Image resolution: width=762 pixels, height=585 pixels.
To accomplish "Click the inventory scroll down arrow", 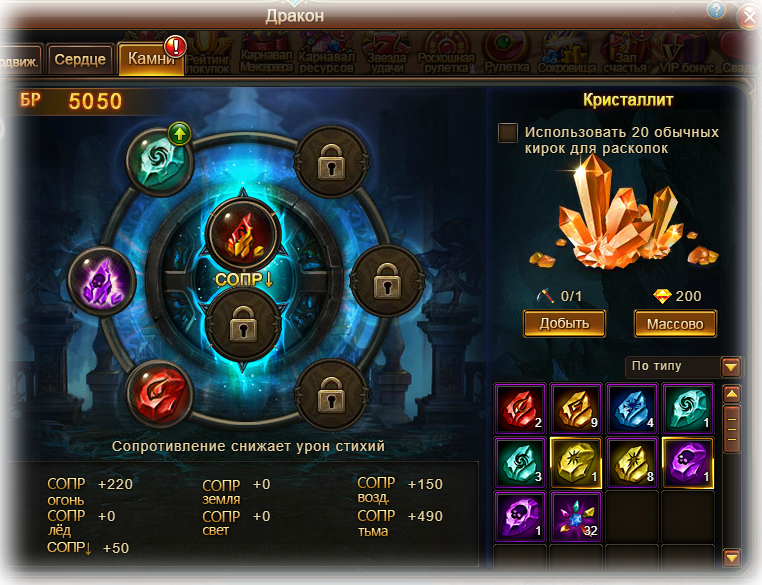I will click(x=731, y=555).
